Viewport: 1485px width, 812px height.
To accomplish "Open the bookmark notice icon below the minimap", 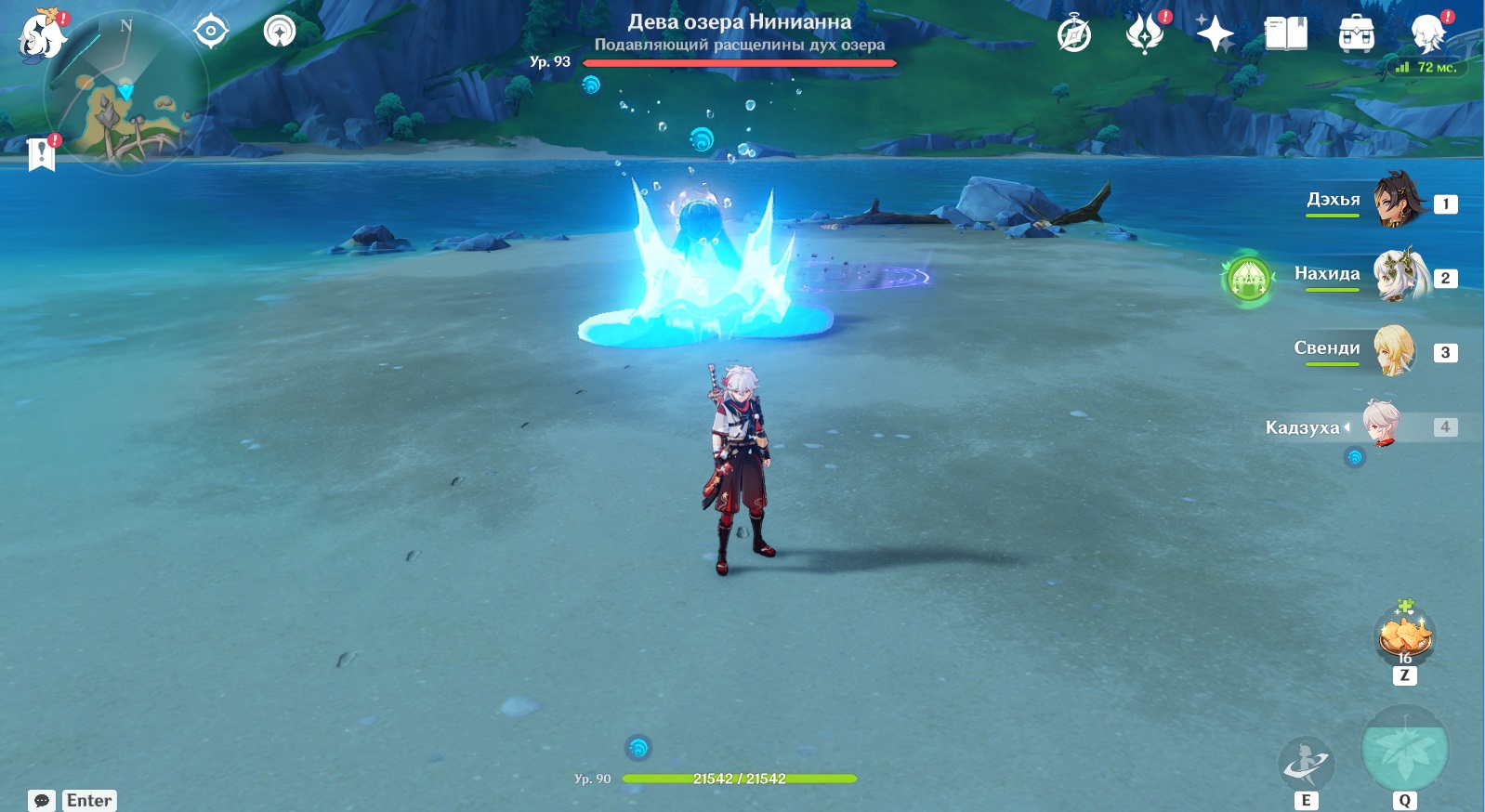I will click(42, 153).
